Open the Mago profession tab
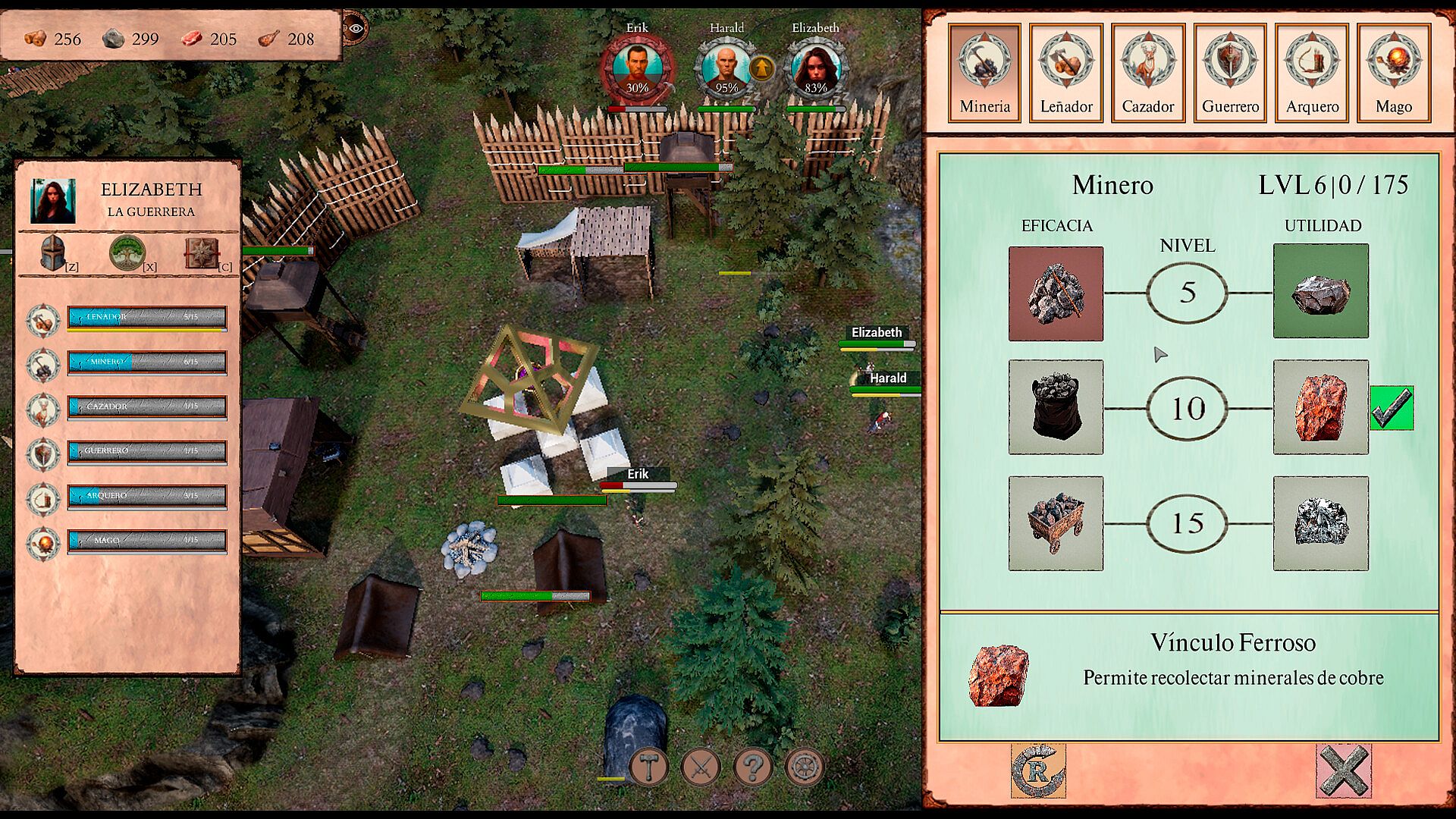The image size is (1456, 819). click(1394, 72)
